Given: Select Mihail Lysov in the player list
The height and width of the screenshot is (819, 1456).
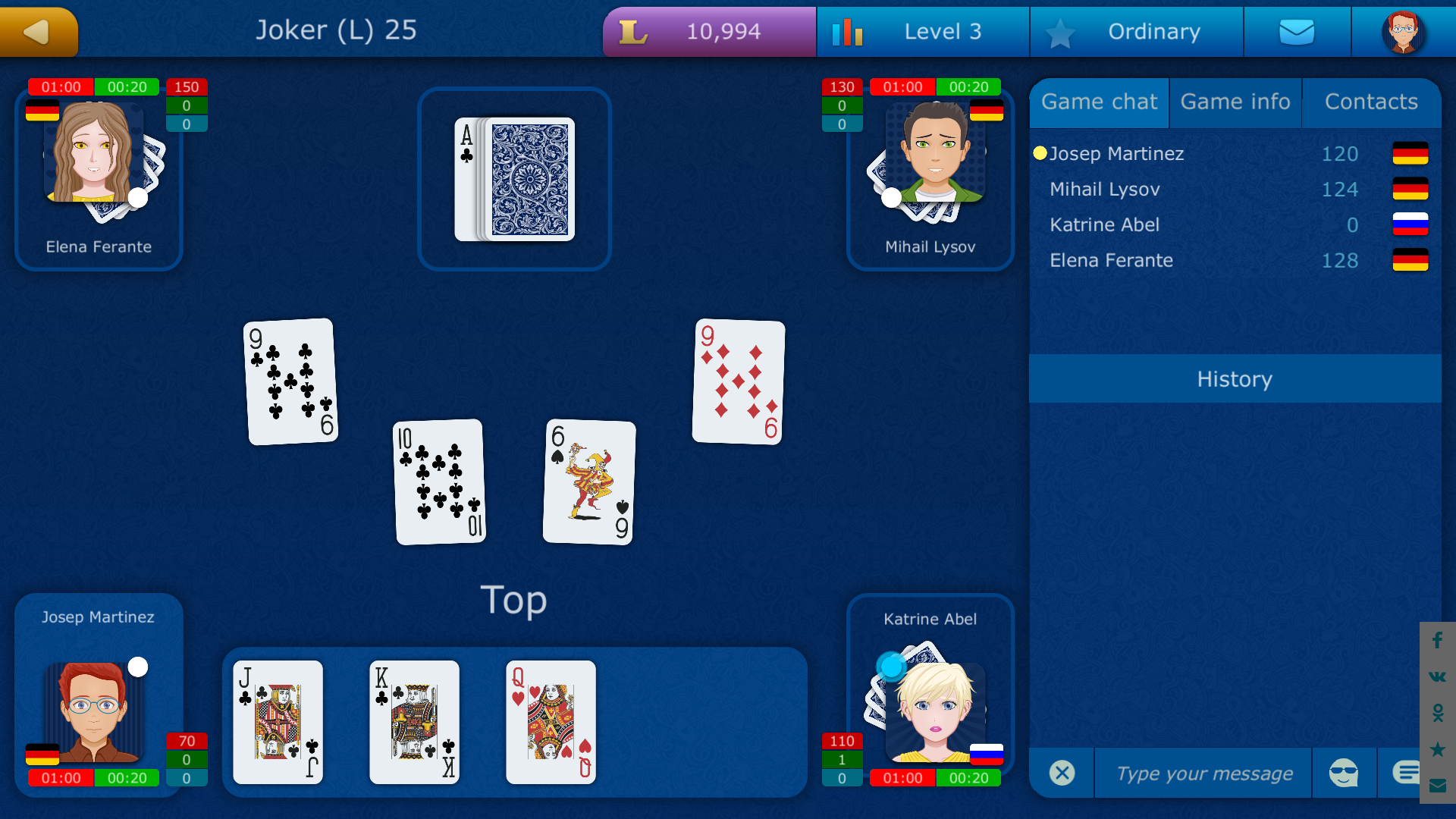Looking at the screenshot, I should [x=1104, y=189].
